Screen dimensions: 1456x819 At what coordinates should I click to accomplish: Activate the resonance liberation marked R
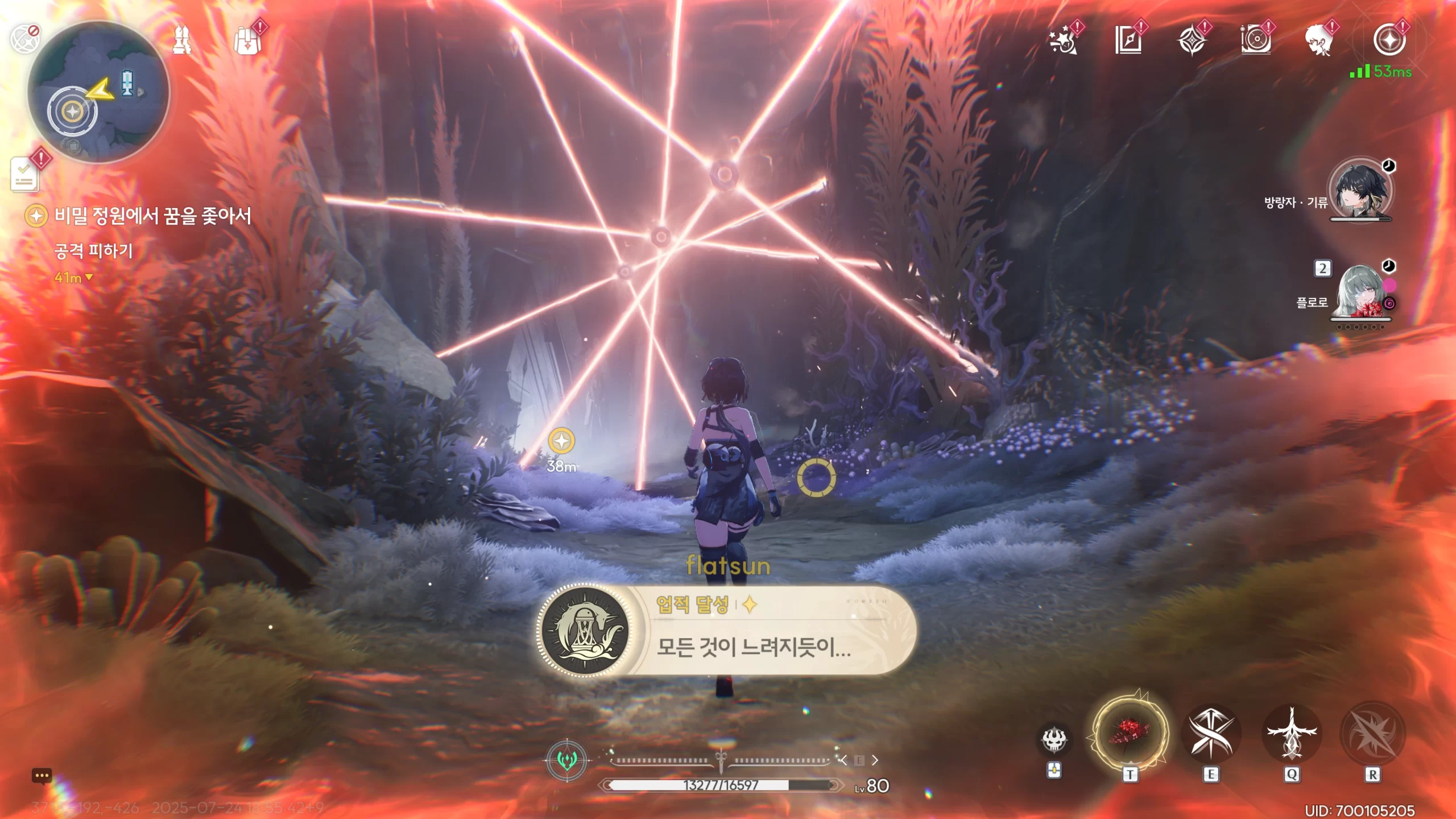click(1372, 734)
